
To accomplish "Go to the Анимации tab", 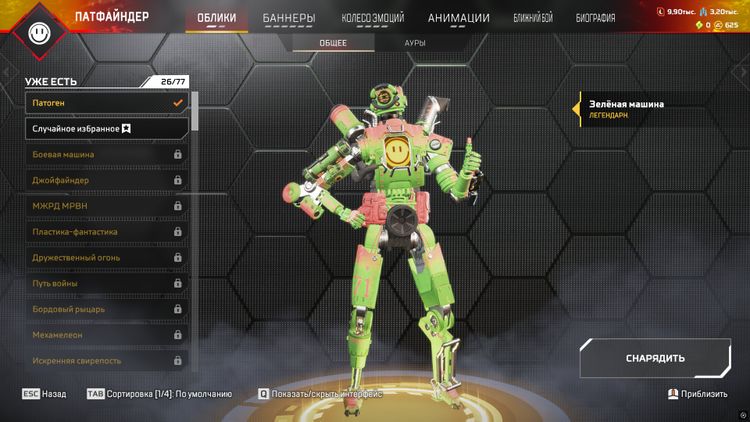I will click(x=458, y=18).
